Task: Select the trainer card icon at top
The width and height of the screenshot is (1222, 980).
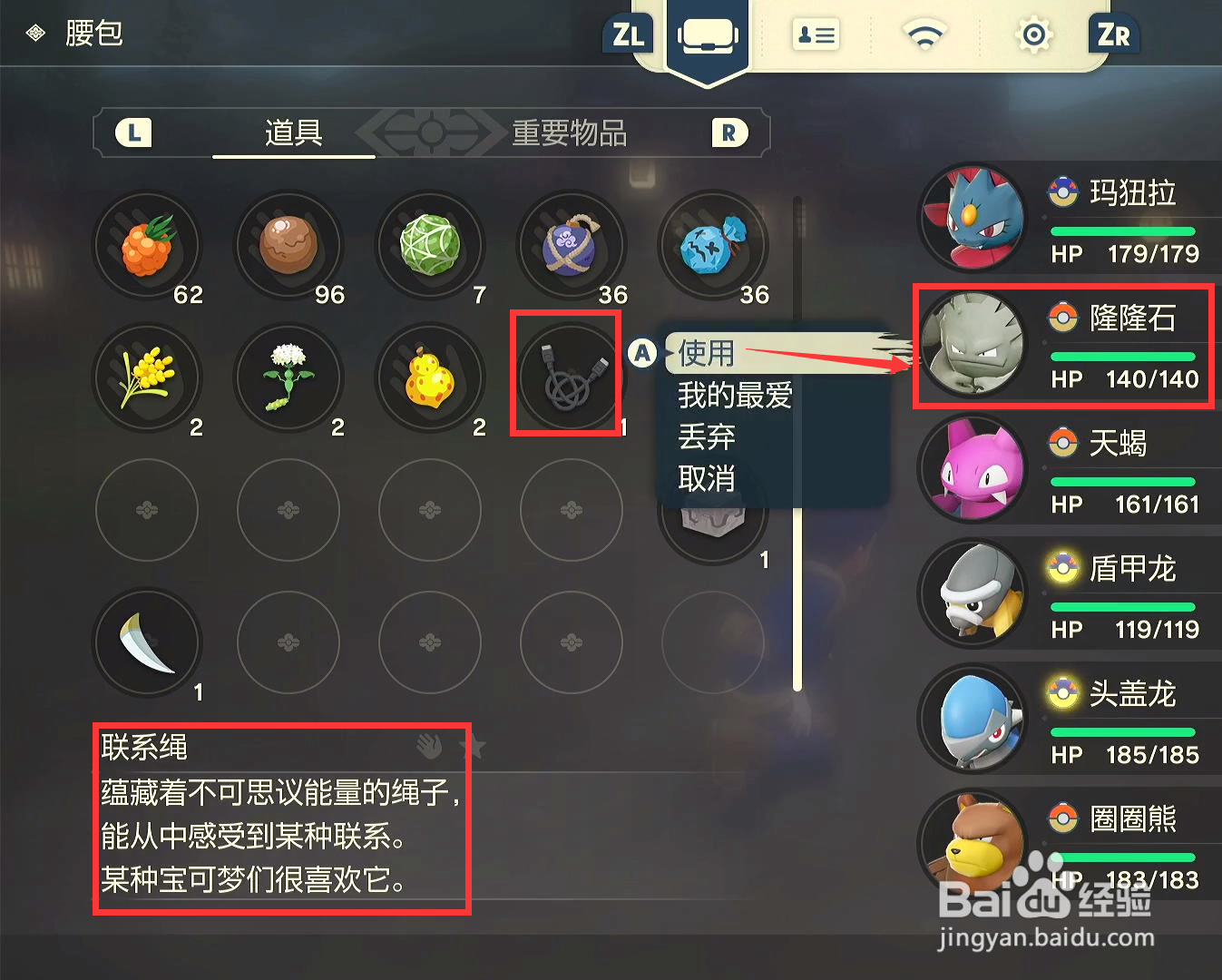Action: pyautogui.click(x=815, y=34)
